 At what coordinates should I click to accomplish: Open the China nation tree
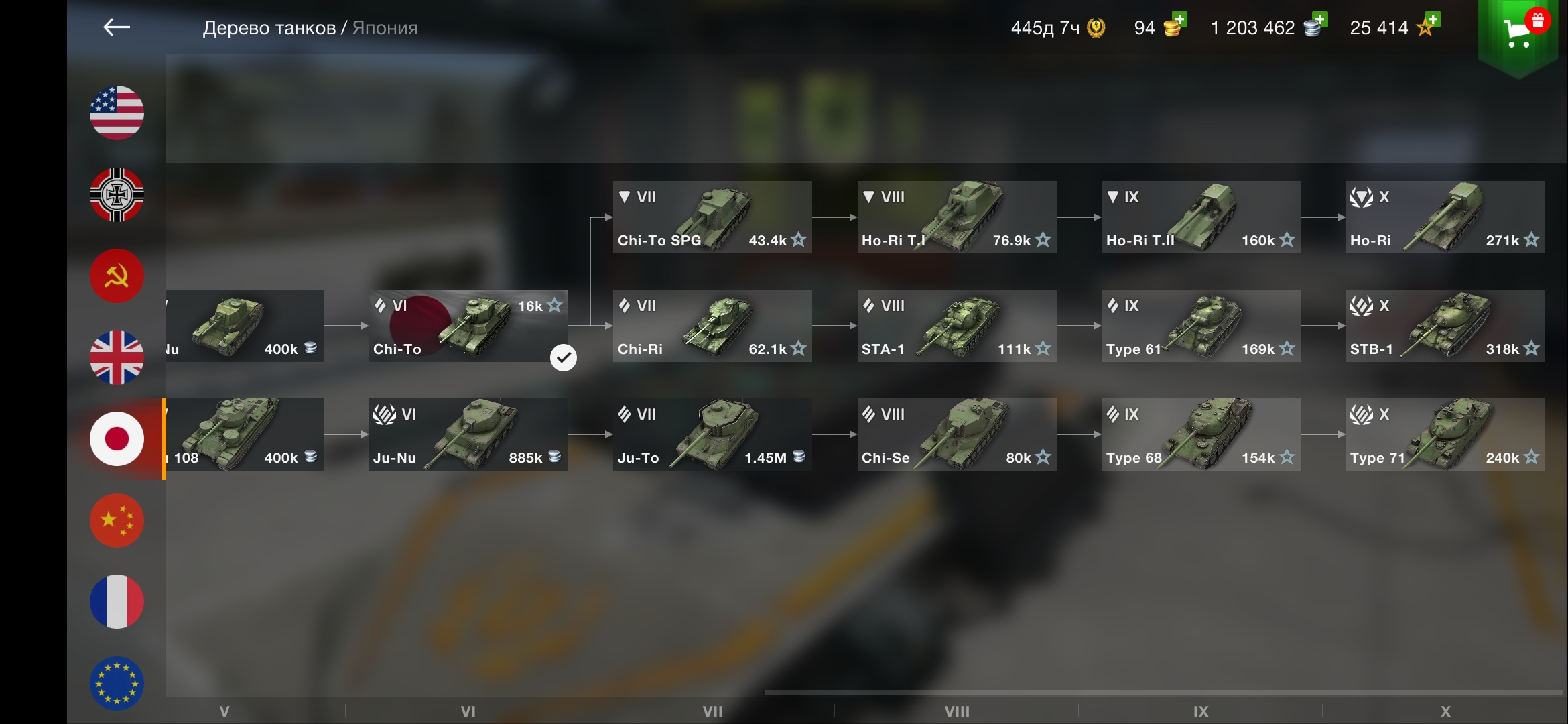point(117,520)
